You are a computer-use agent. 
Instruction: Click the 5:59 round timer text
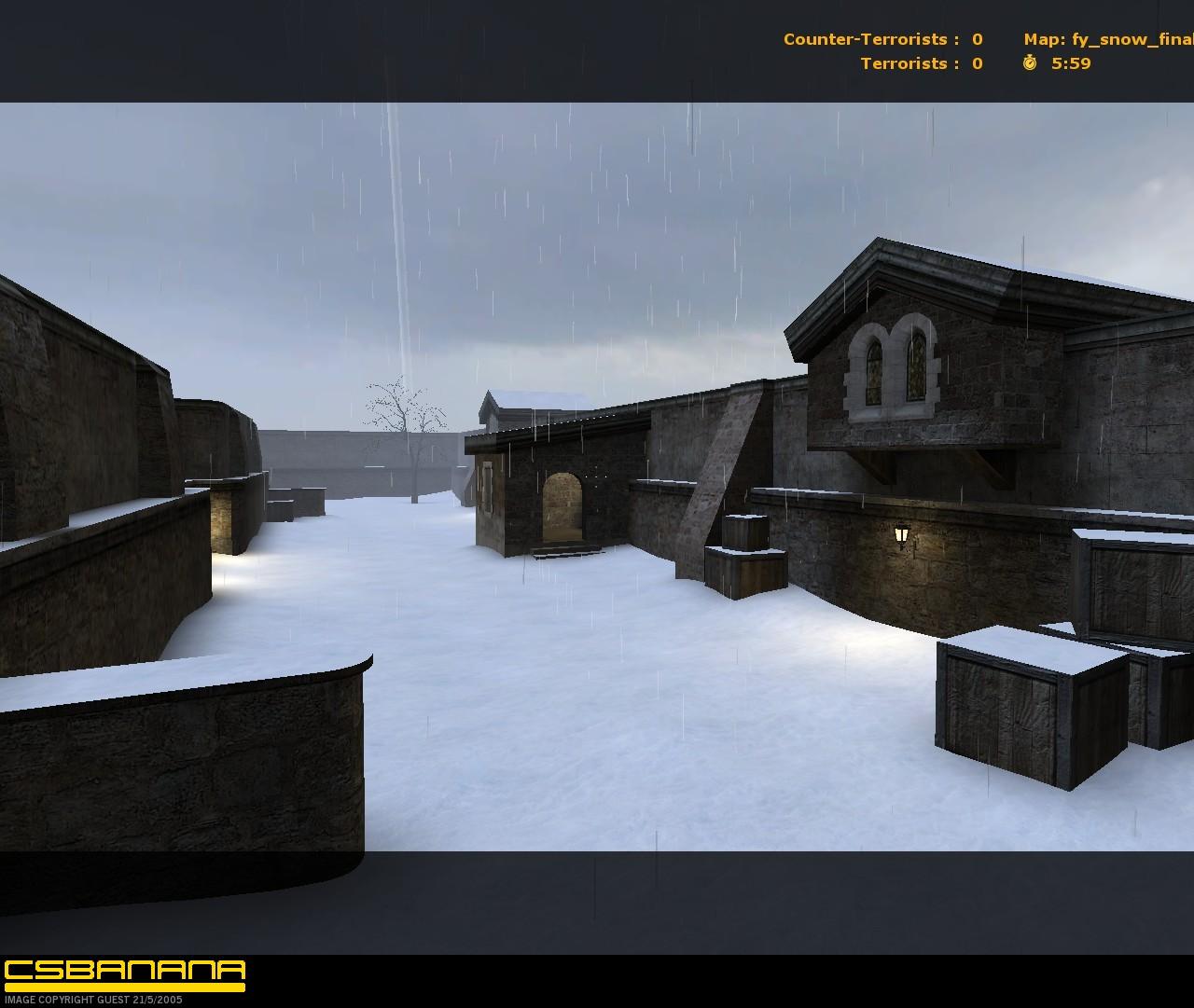1071,64
